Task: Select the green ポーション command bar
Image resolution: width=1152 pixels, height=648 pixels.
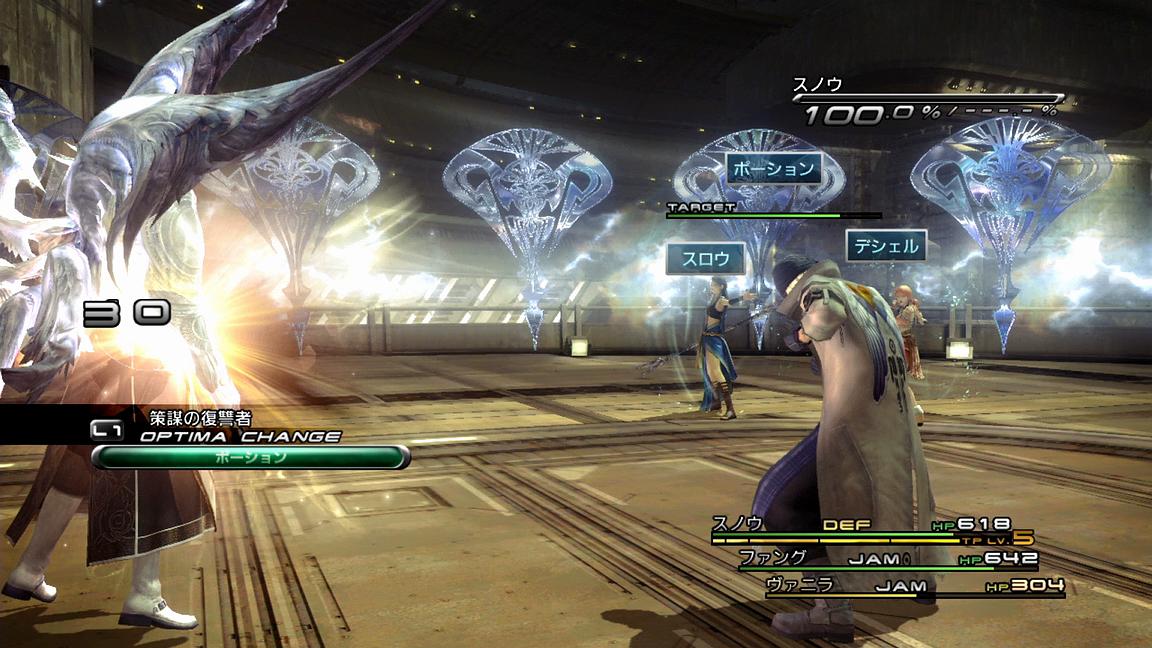Action: coord(250,457)
